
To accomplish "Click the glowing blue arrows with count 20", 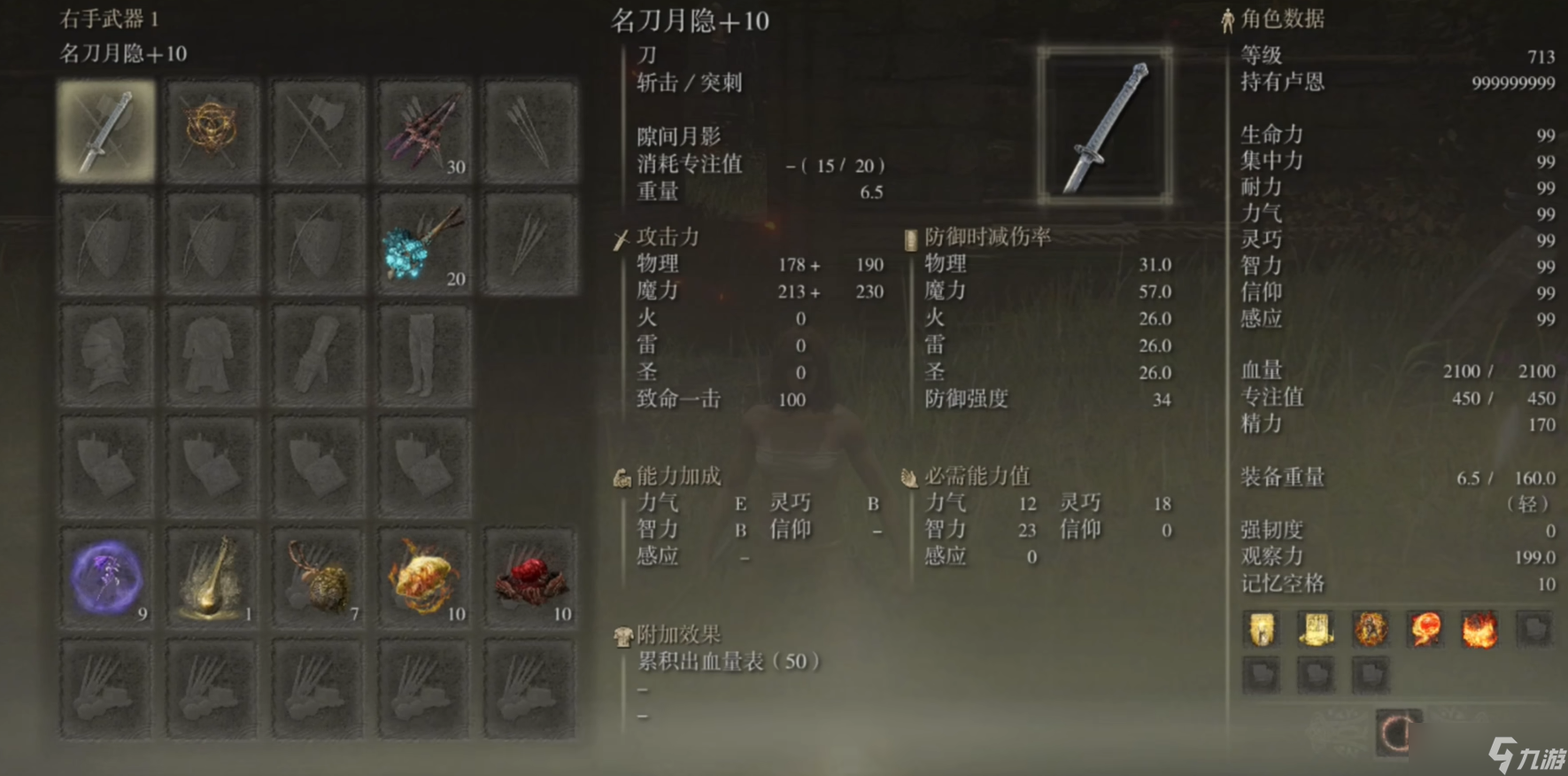I will 423,240.
